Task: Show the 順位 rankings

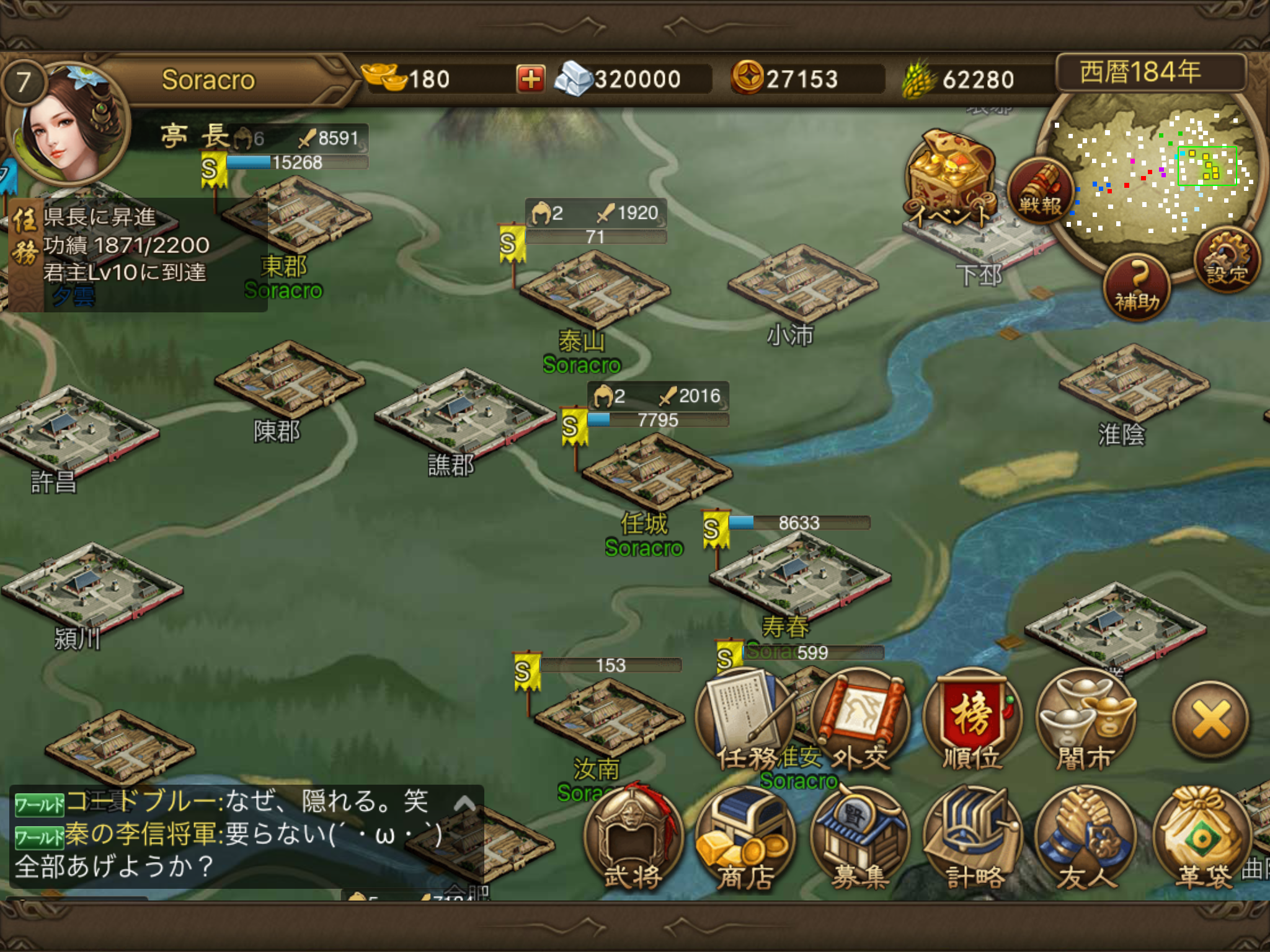Action: [x=972, y=719]
